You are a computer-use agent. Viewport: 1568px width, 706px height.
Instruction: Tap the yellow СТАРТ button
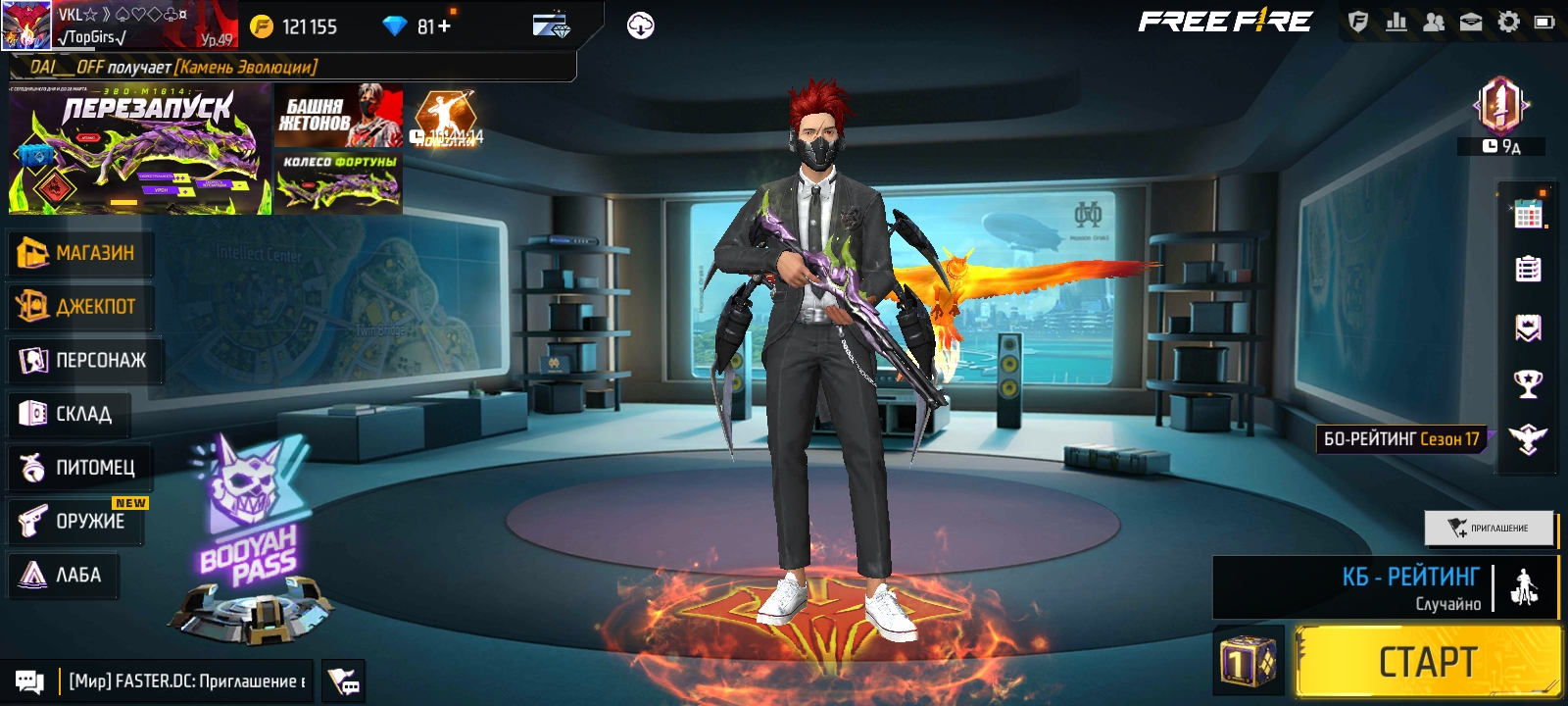point(1427,662)
